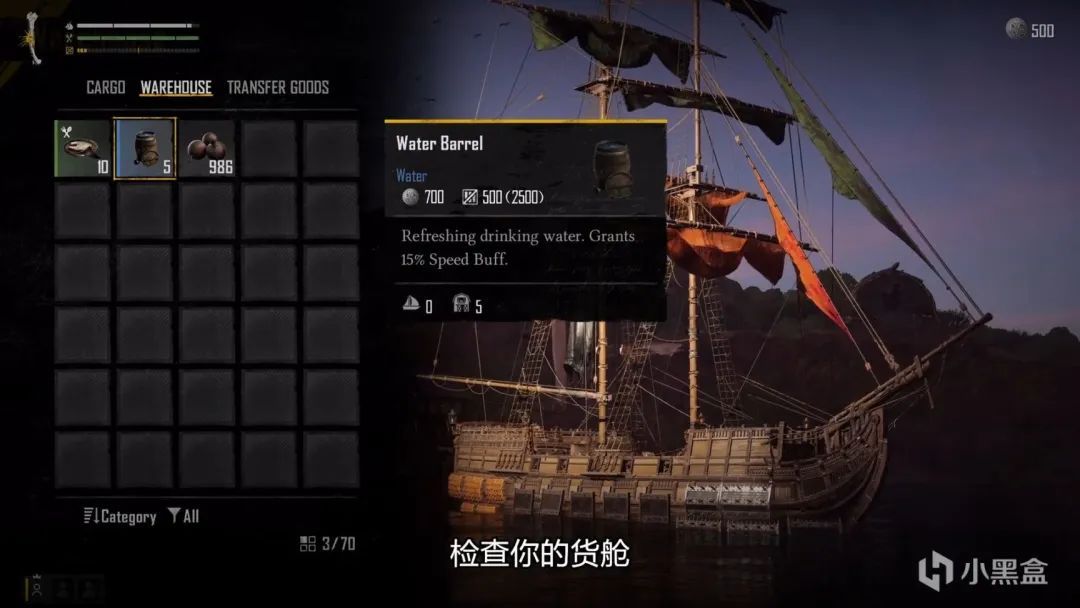Open the Warehouse tab
1080x608 pixels.
176,87
